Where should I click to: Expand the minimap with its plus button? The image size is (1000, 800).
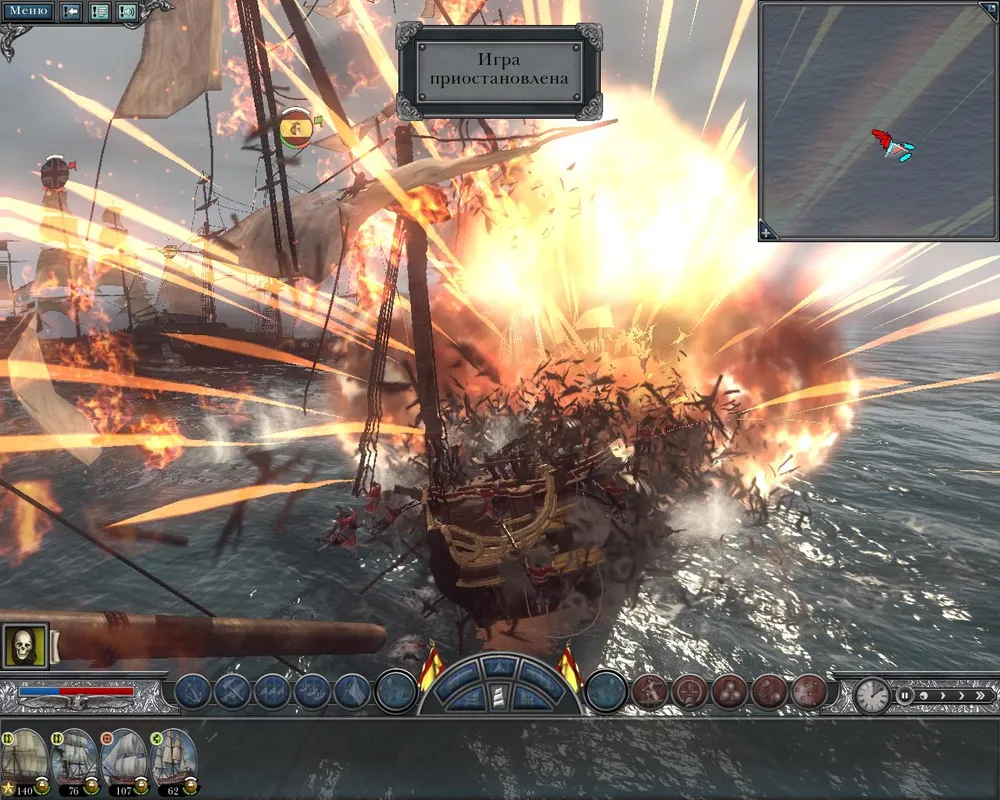point(767,232)
